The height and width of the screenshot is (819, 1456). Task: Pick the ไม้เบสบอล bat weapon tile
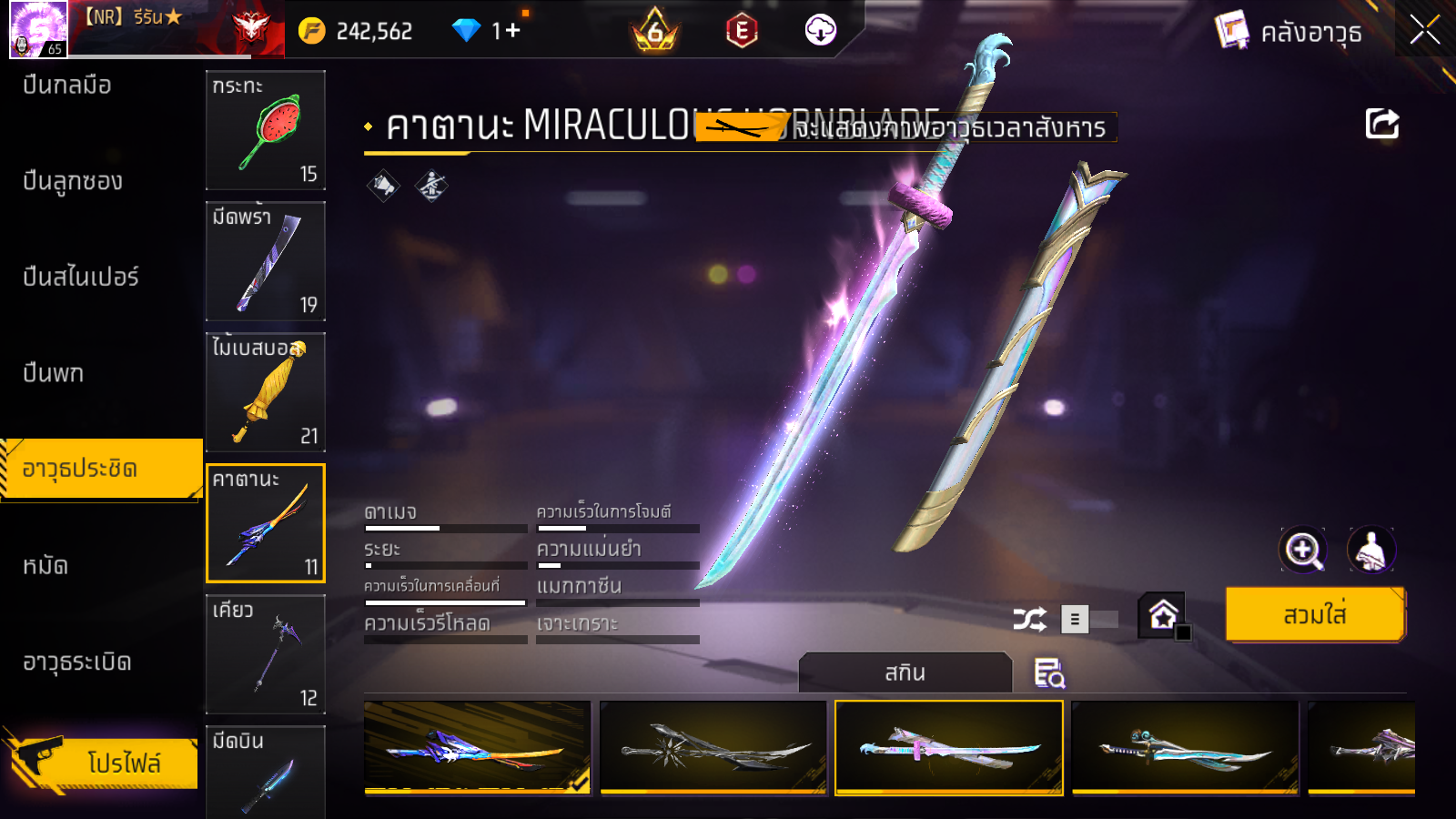coord(266,392)
